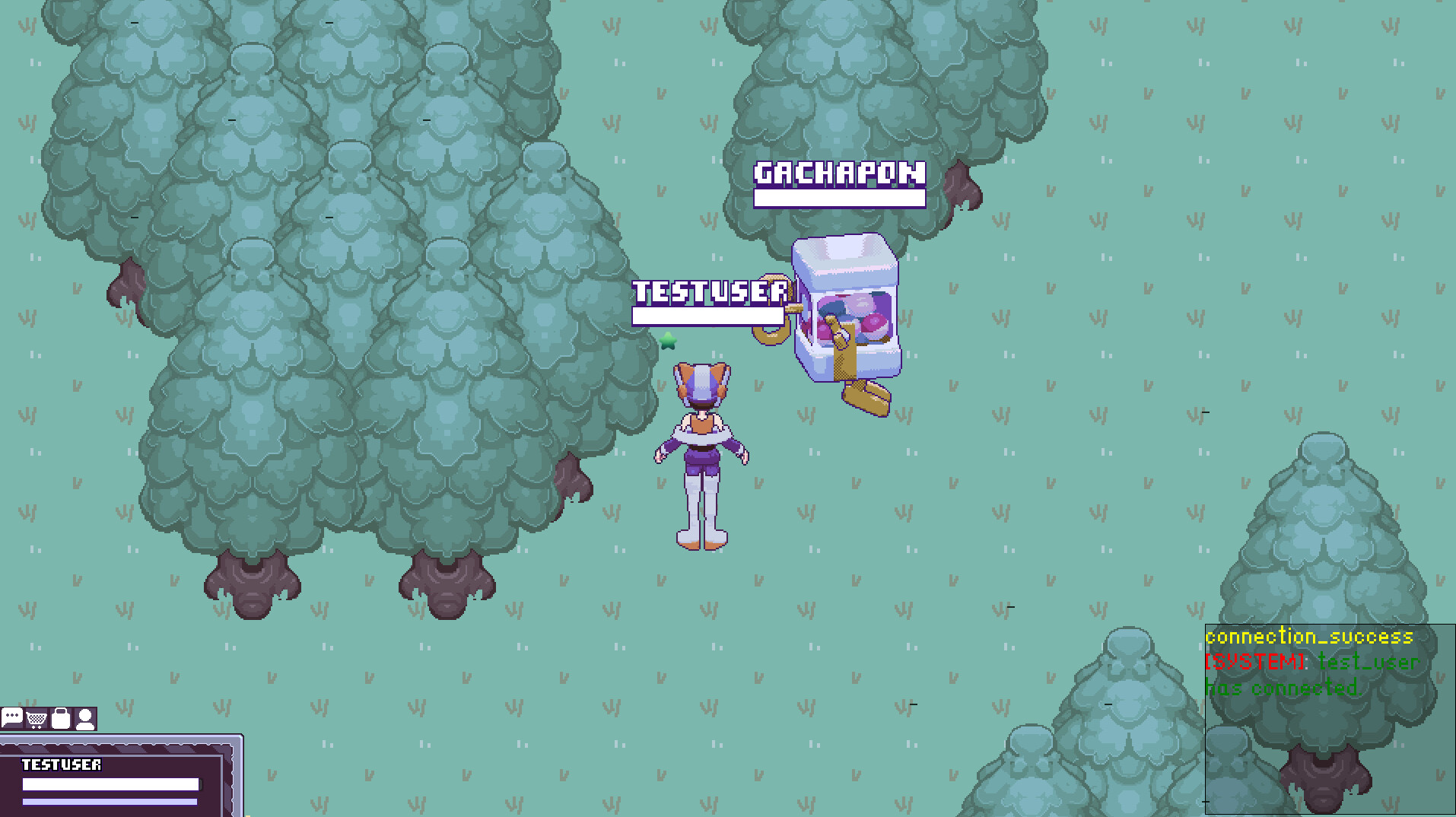Viewport: 1456px width, 817px height.
Task: Open the shopping cart shop icon
Action: [36, 718]
